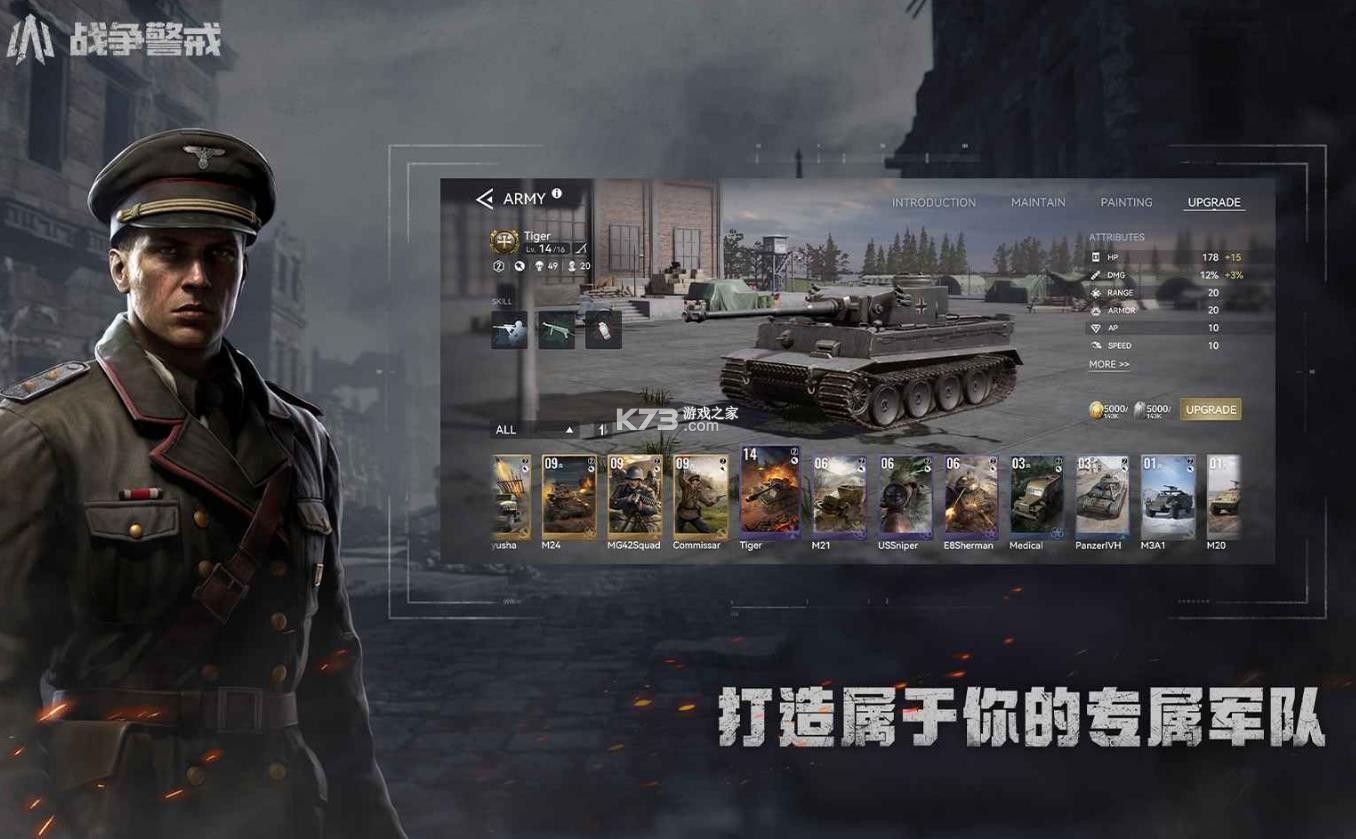Click the back arrow to leave ARMY
Viewport: 1356px width, 839px height.
[484, 196]
